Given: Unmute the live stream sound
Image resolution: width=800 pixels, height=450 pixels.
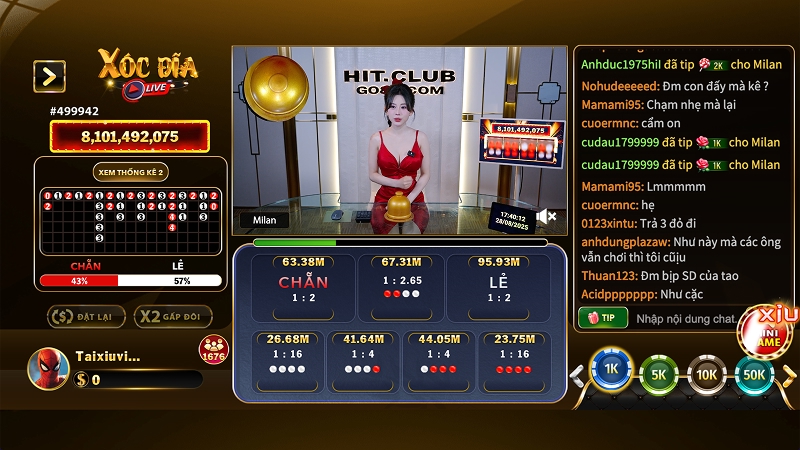Looking at the screenshot, I should [546, 216].
